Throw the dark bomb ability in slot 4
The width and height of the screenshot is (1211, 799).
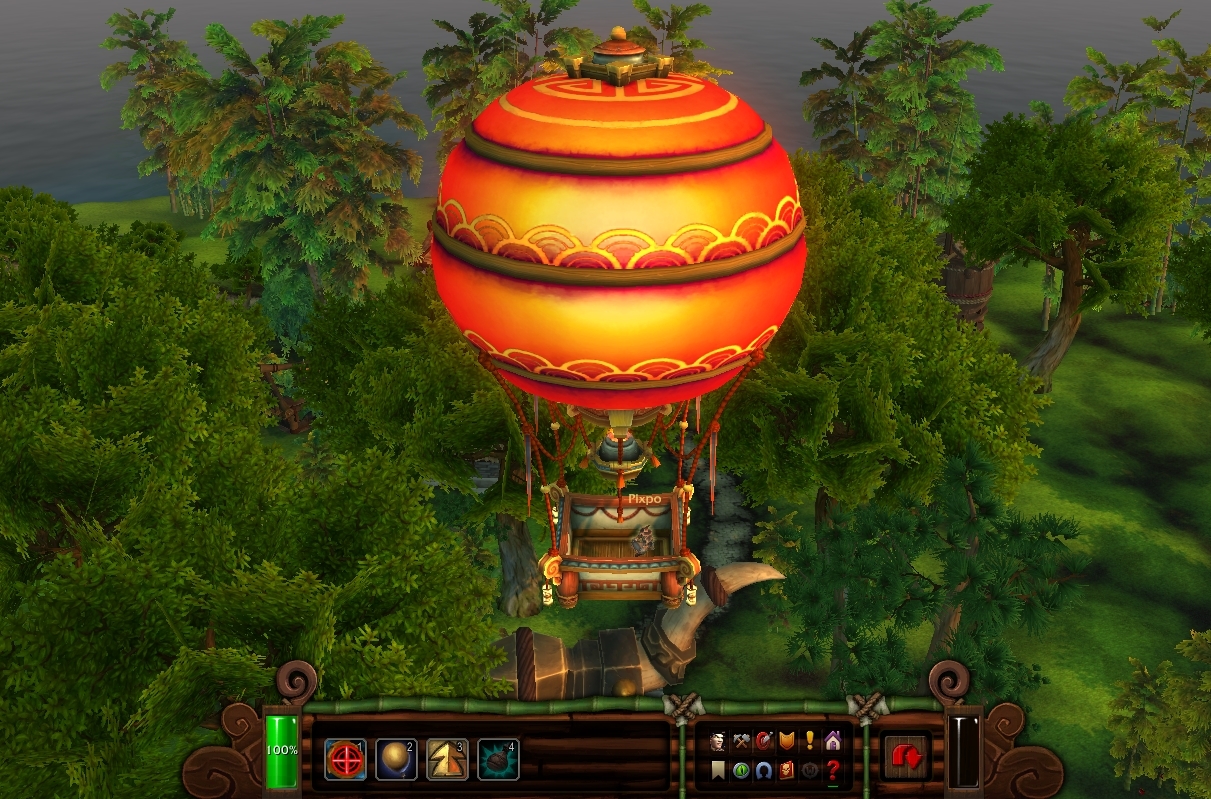(498, 761)
